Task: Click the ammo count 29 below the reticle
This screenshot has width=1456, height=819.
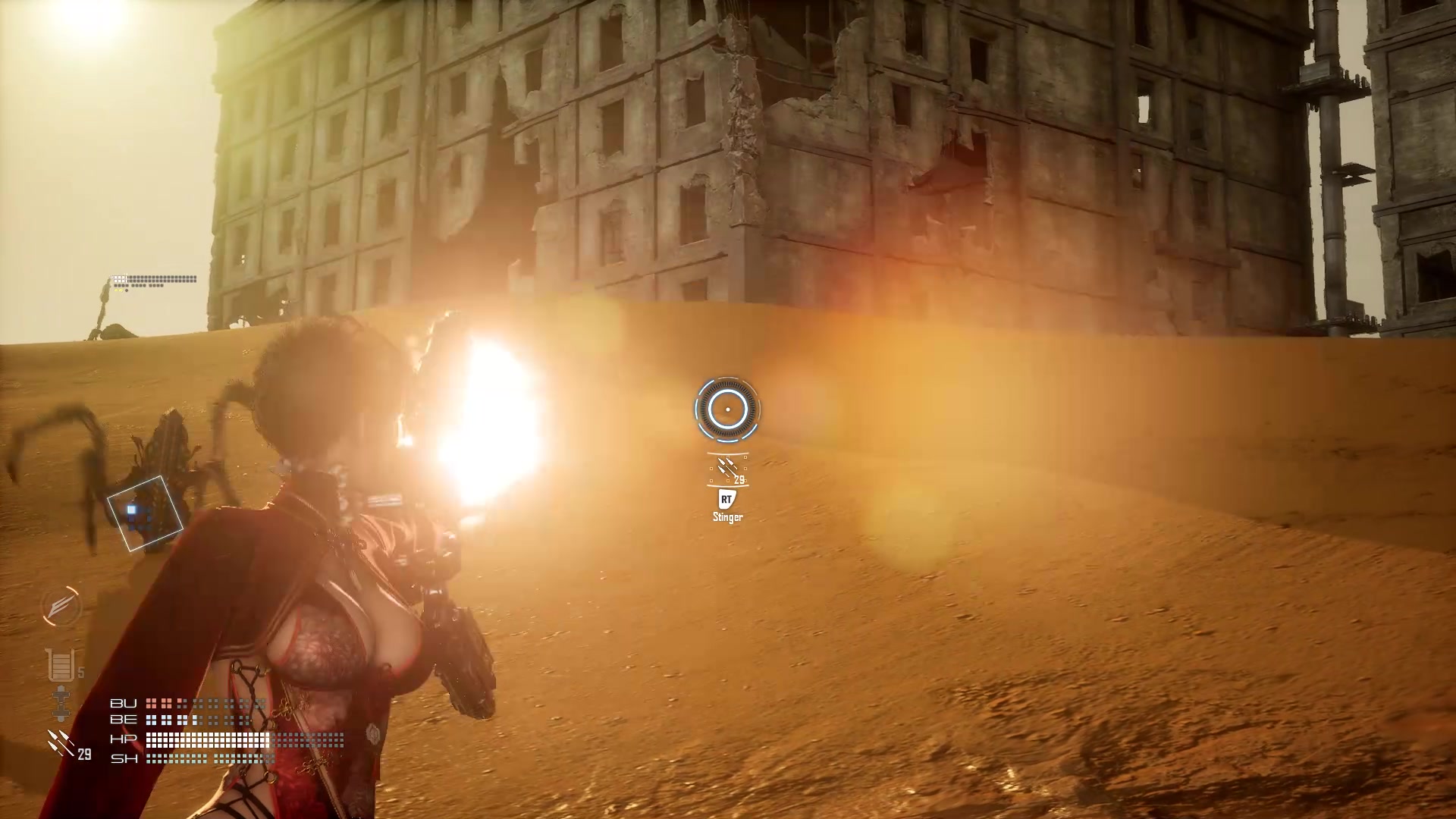Action: 739,479
